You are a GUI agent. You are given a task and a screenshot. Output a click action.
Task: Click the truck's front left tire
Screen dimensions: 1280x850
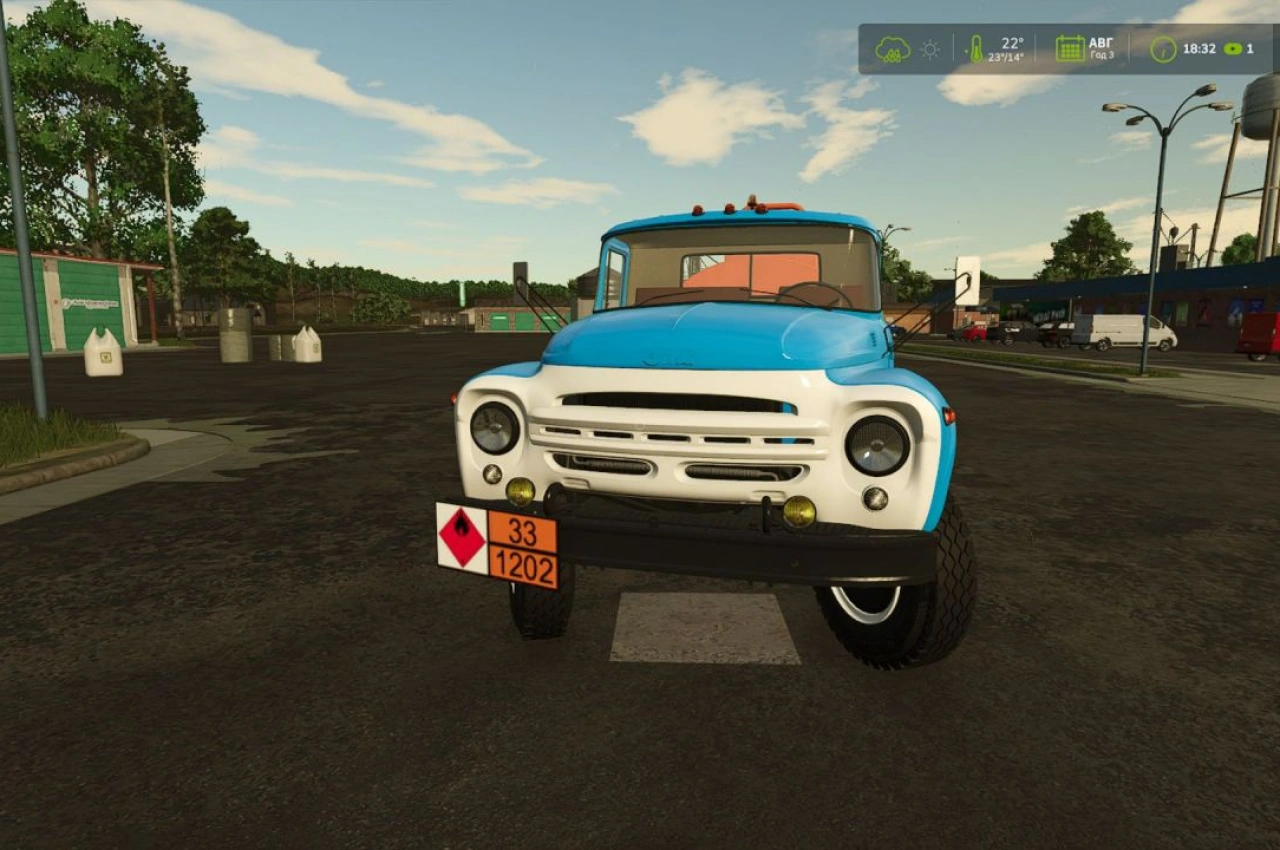540,610
